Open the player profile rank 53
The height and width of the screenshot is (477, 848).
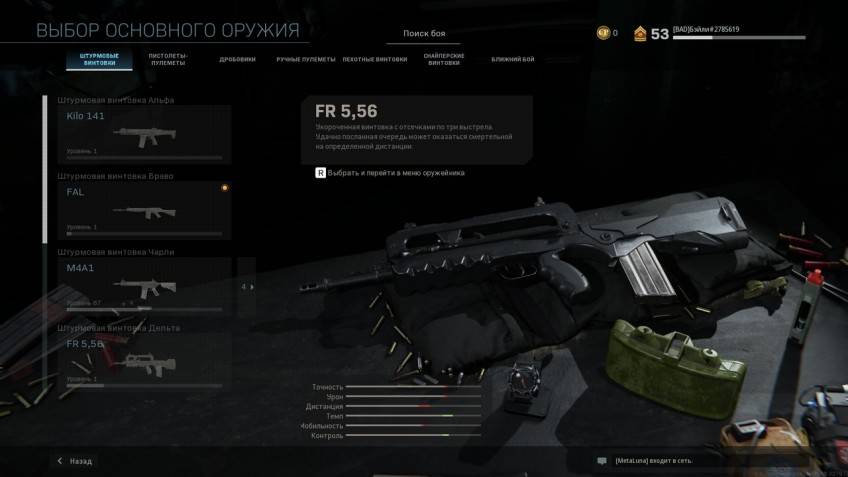point(651,34)
